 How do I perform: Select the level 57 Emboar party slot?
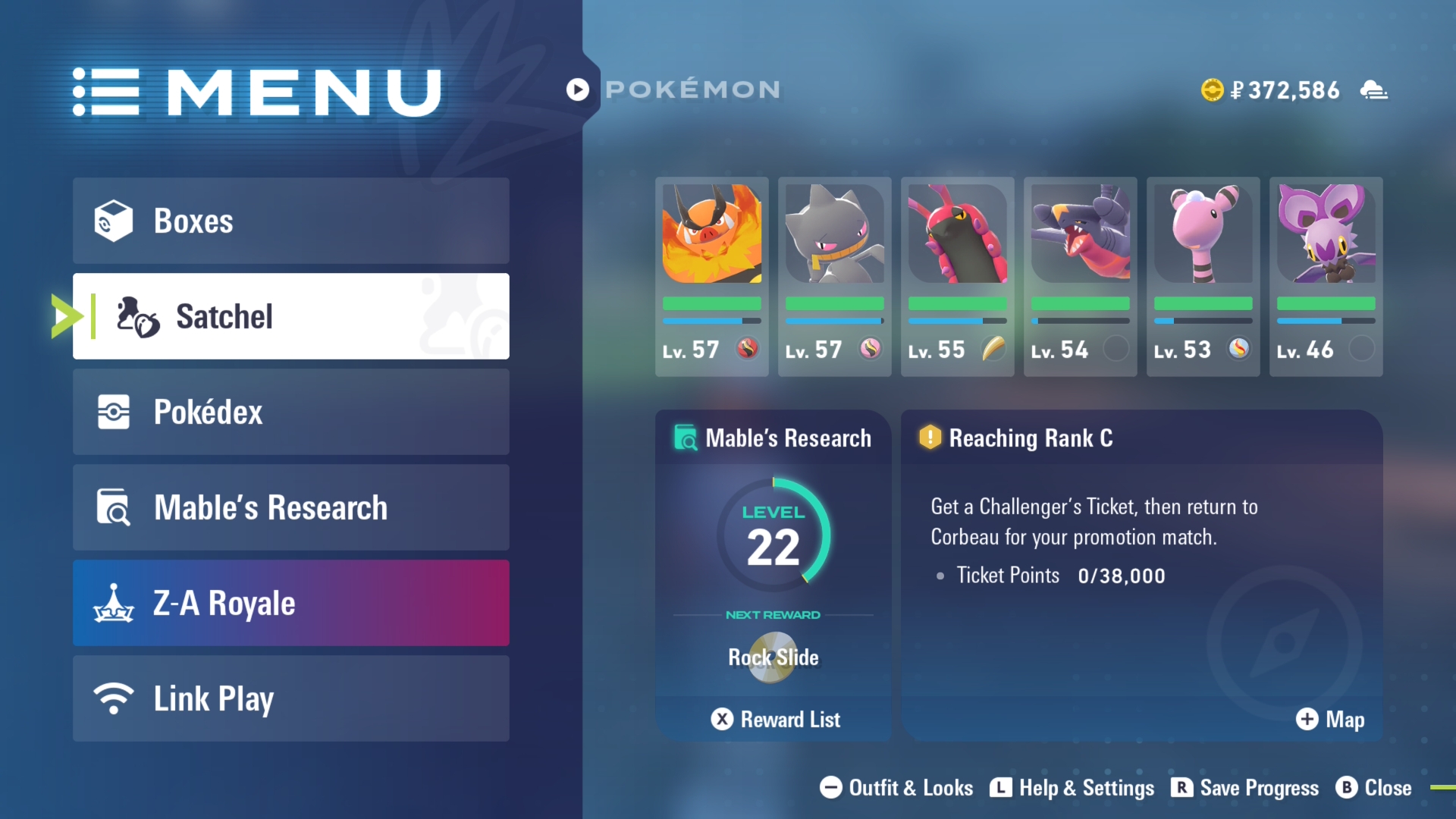tap(711, 276)
